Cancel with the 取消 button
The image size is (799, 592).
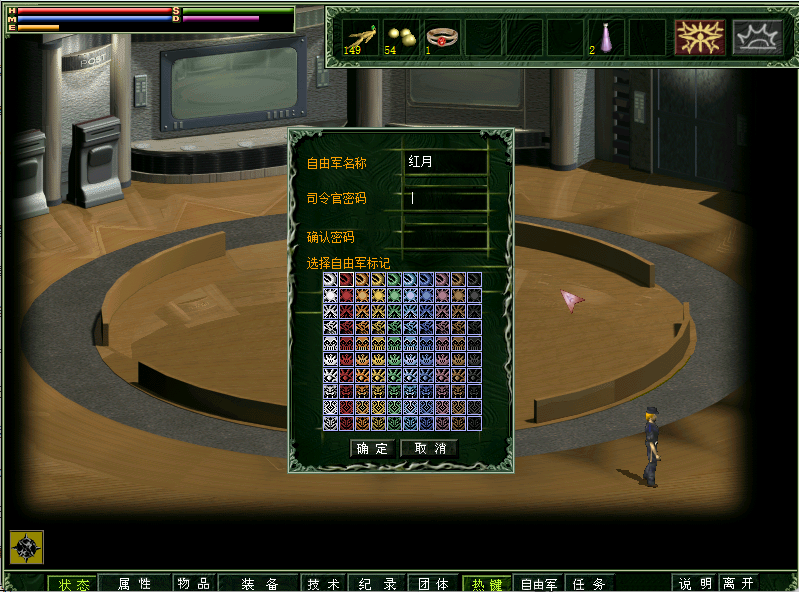tap(429, 449)
